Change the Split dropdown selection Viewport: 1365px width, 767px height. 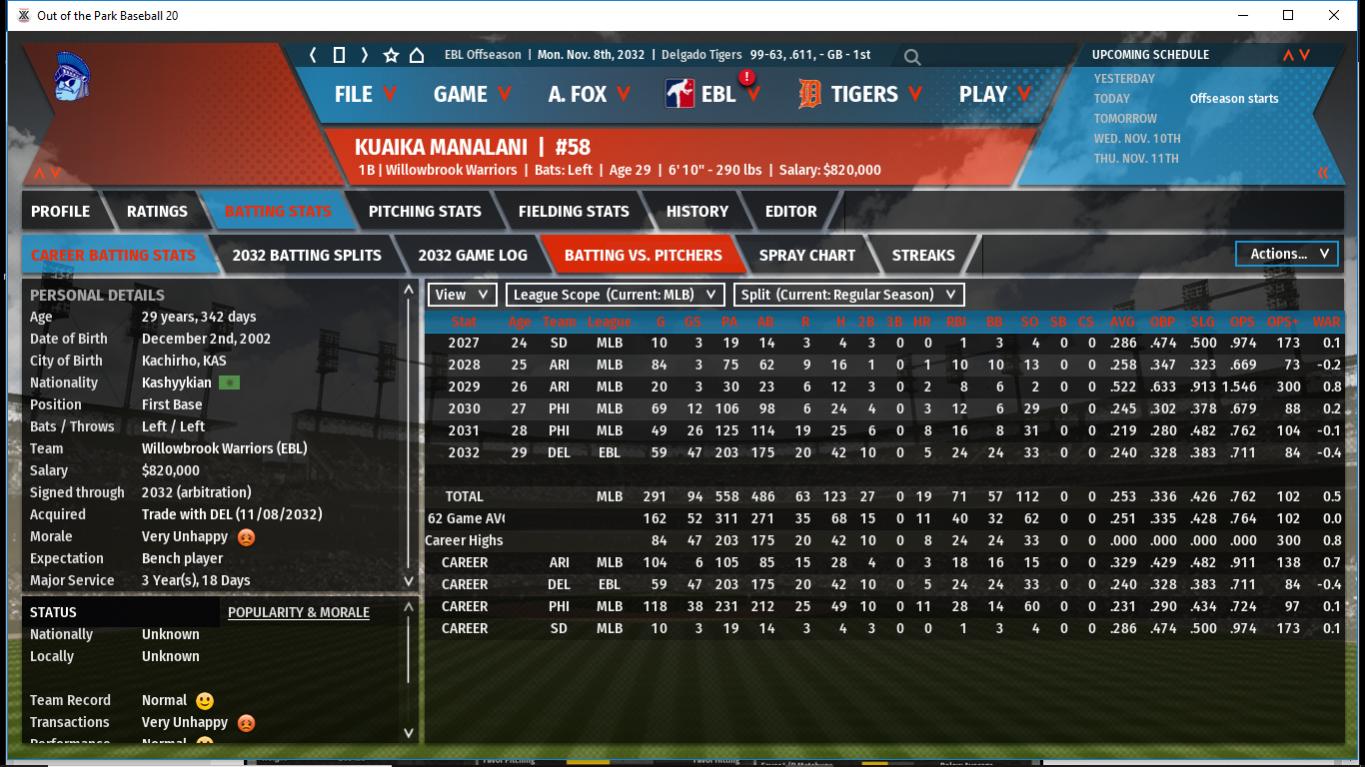(x=849, y=295)
